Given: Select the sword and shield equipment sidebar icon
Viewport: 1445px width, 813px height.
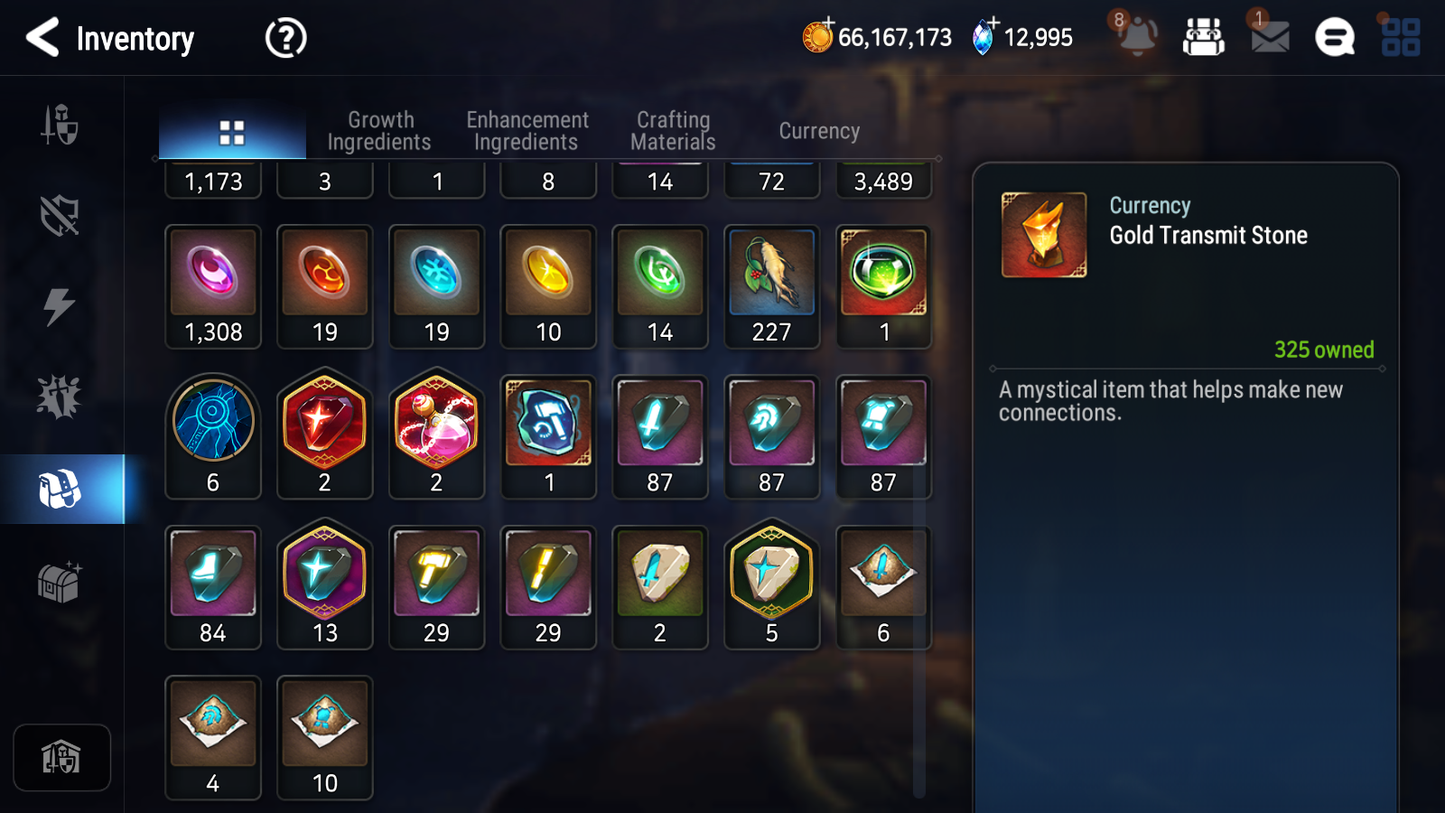Looking at the screenshot, I should [61, 124].
